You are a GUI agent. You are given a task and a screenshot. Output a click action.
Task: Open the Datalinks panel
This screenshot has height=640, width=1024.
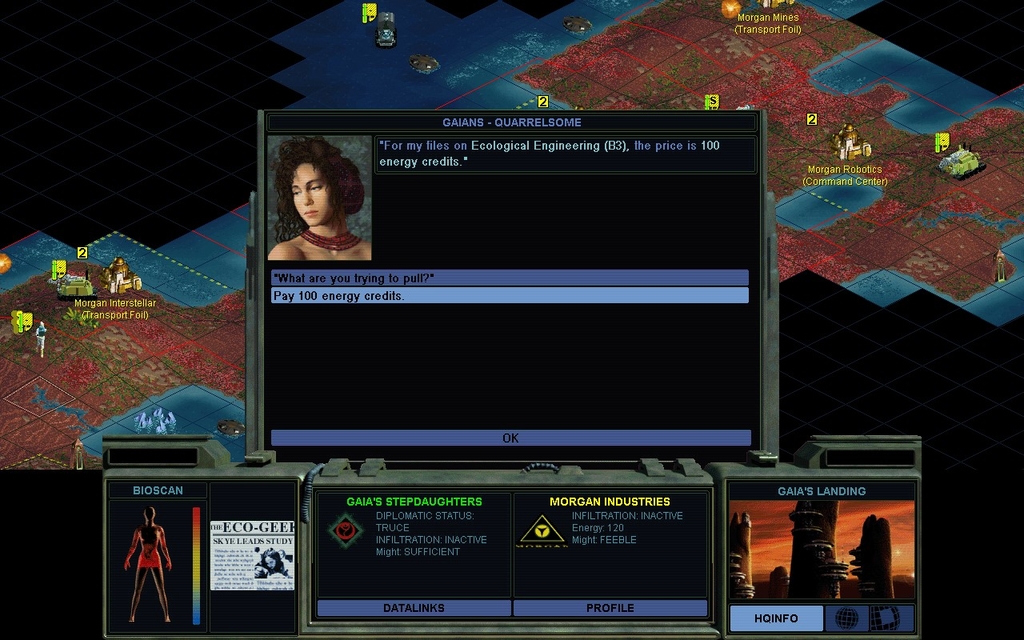click(x=414, y=608)
